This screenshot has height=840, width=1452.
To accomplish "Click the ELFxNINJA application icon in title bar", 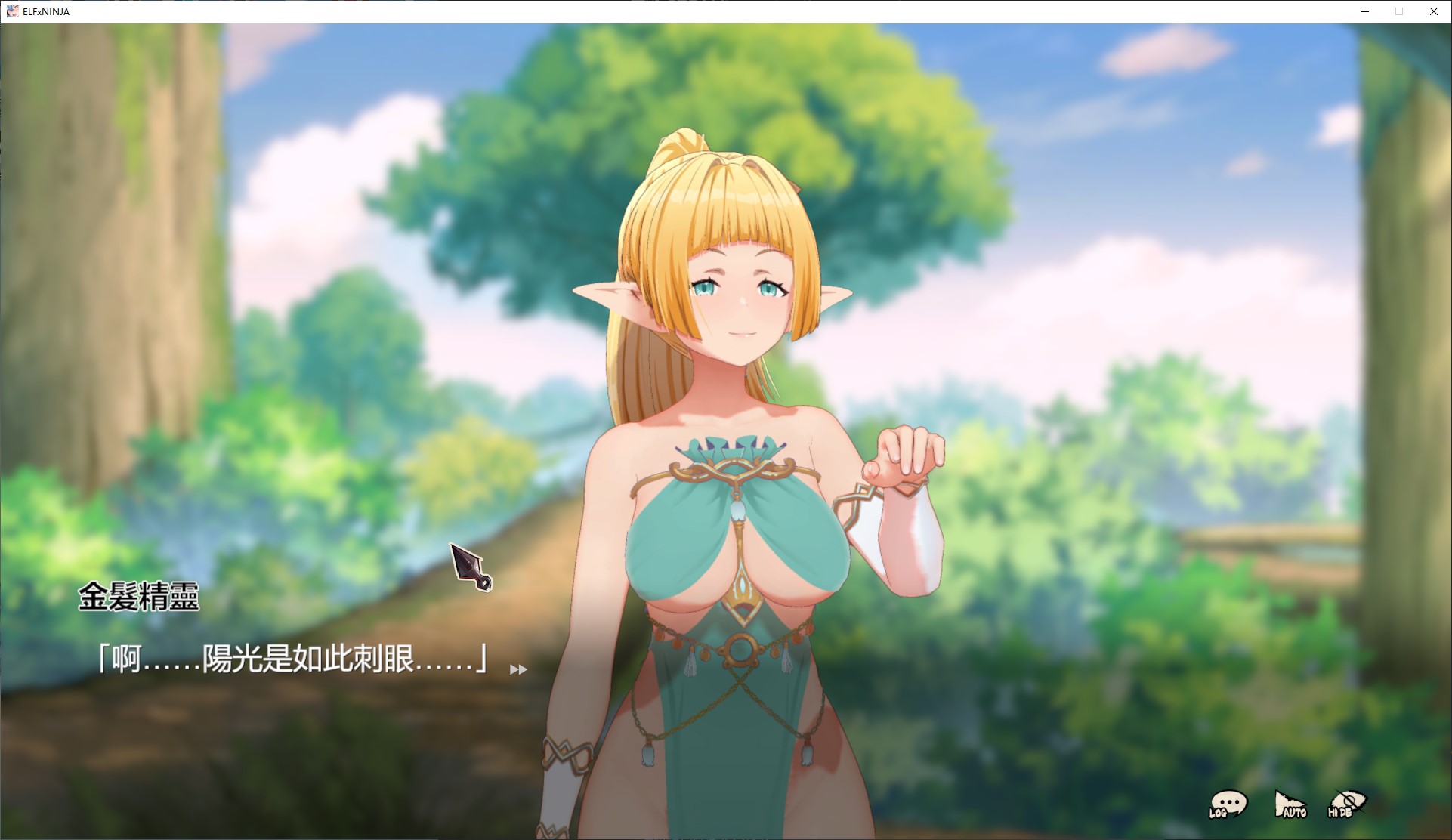I will click(13, 11).
